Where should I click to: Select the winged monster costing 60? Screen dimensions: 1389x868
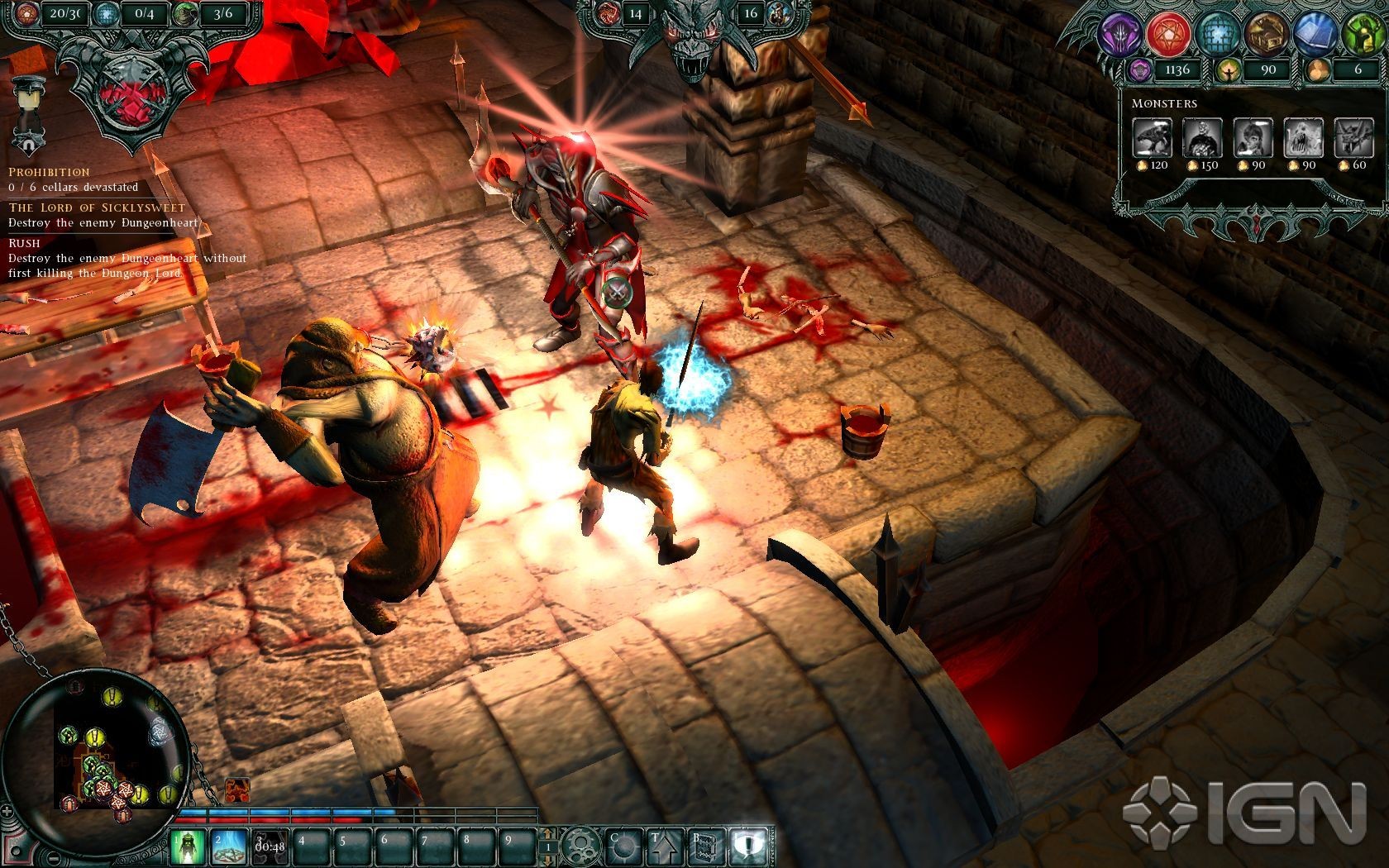[1353, 137]
